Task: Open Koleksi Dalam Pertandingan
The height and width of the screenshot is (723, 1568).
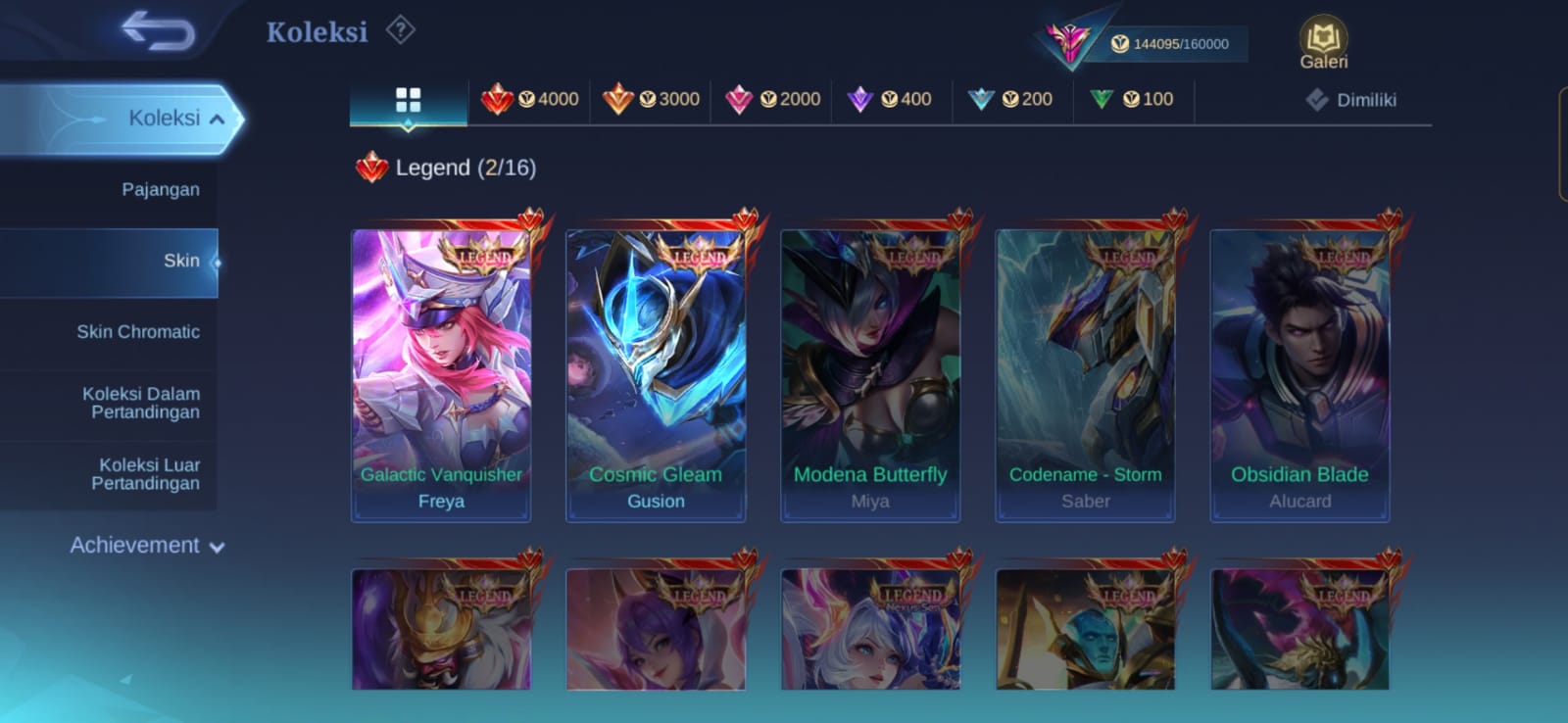Action: [141, 403]
